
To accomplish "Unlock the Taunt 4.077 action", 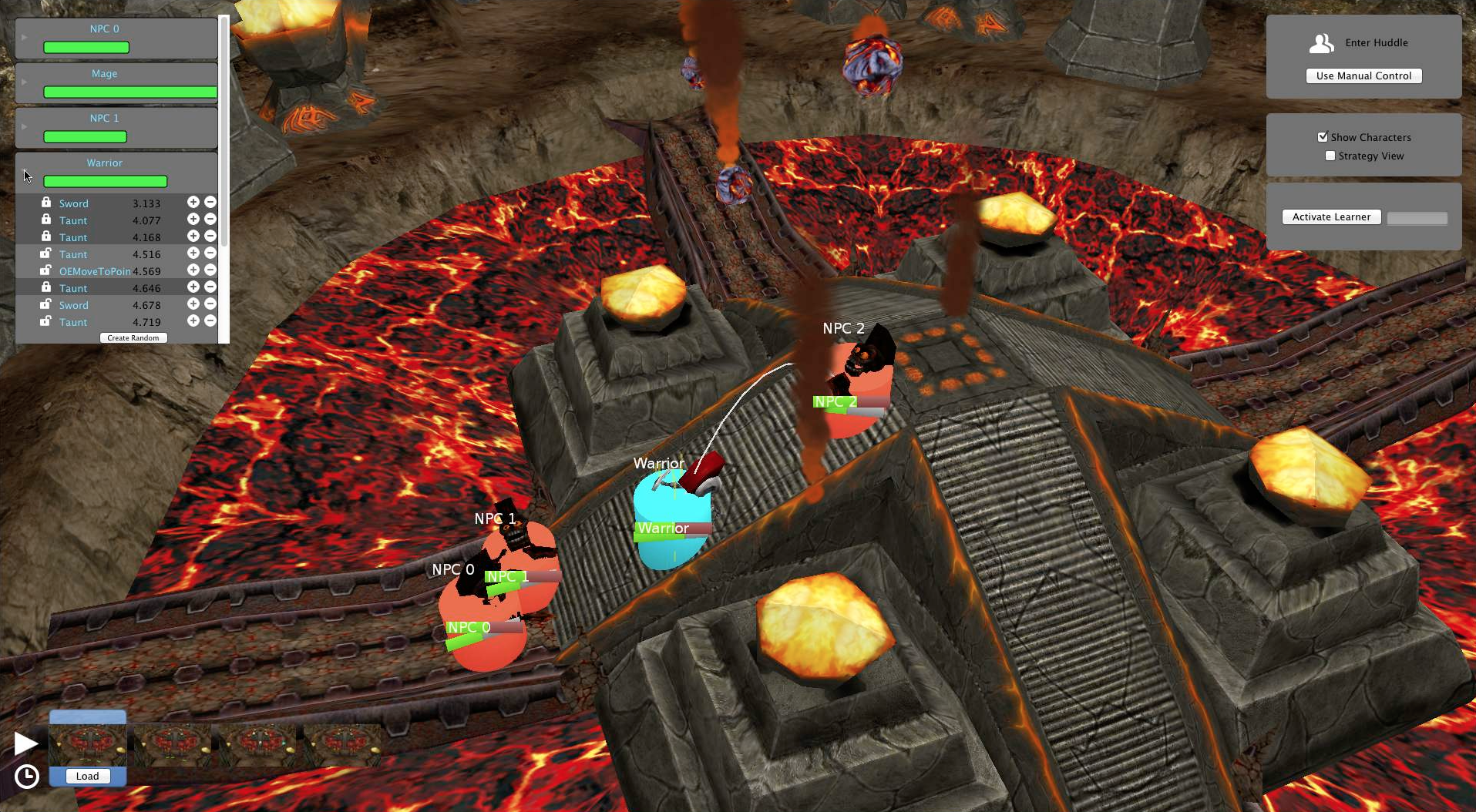I will (46, 220).
